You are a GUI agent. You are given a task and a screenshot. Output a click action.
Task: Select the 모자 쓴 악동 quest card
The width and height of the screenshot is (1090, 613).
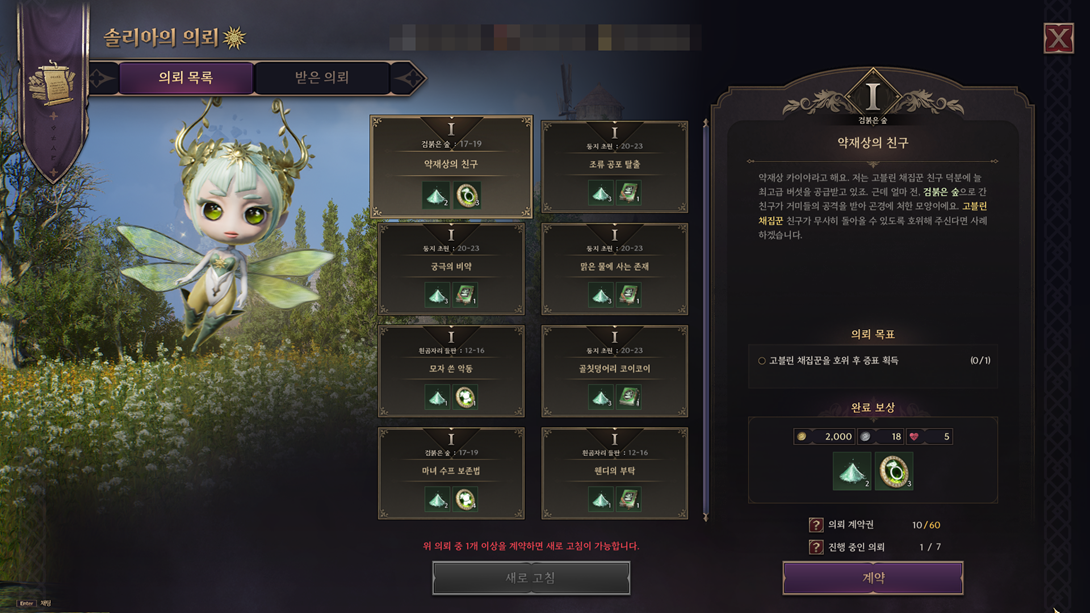tap(451, 371)
